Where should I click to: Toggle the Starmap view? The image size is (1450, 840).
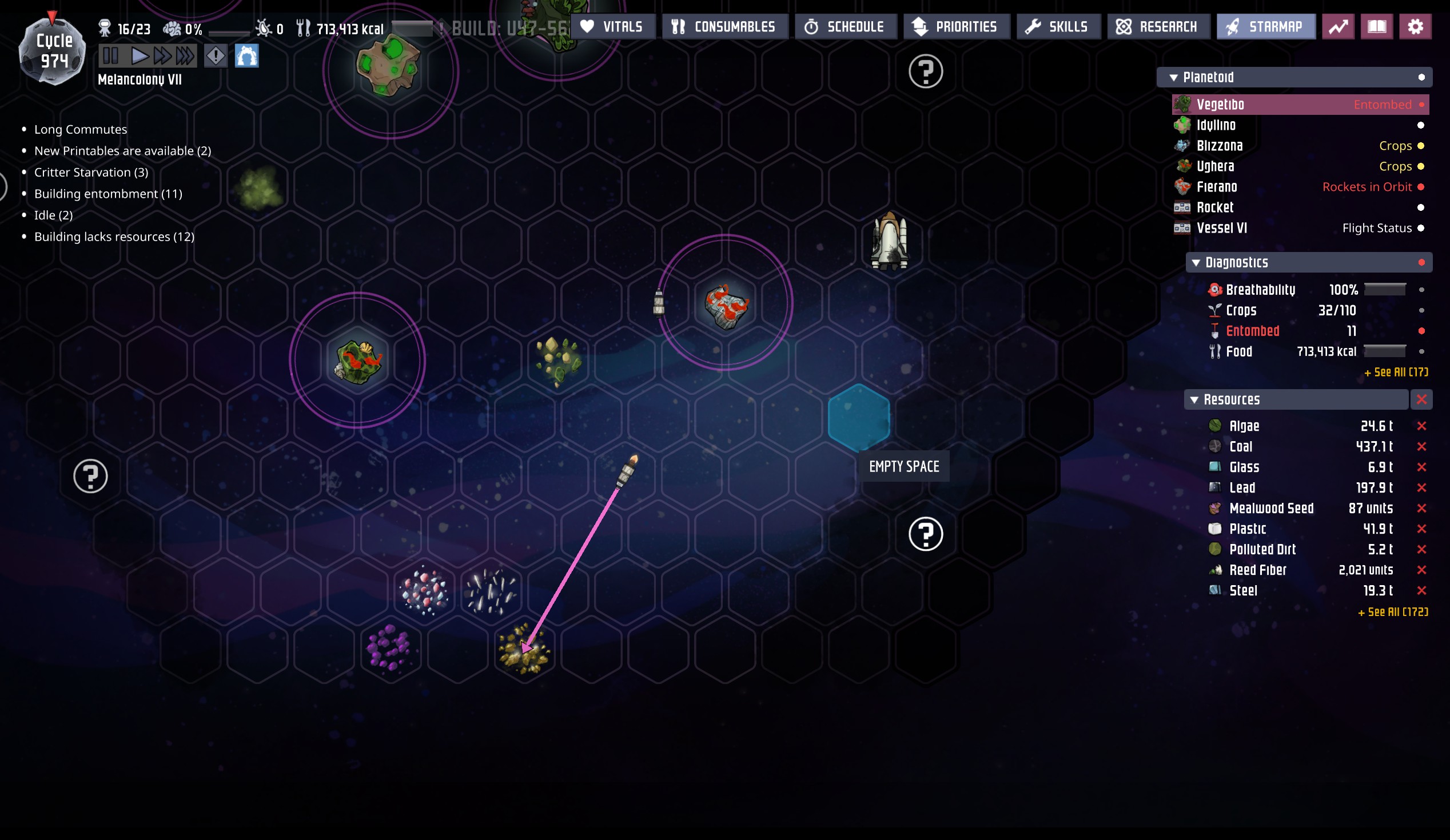1265,26
